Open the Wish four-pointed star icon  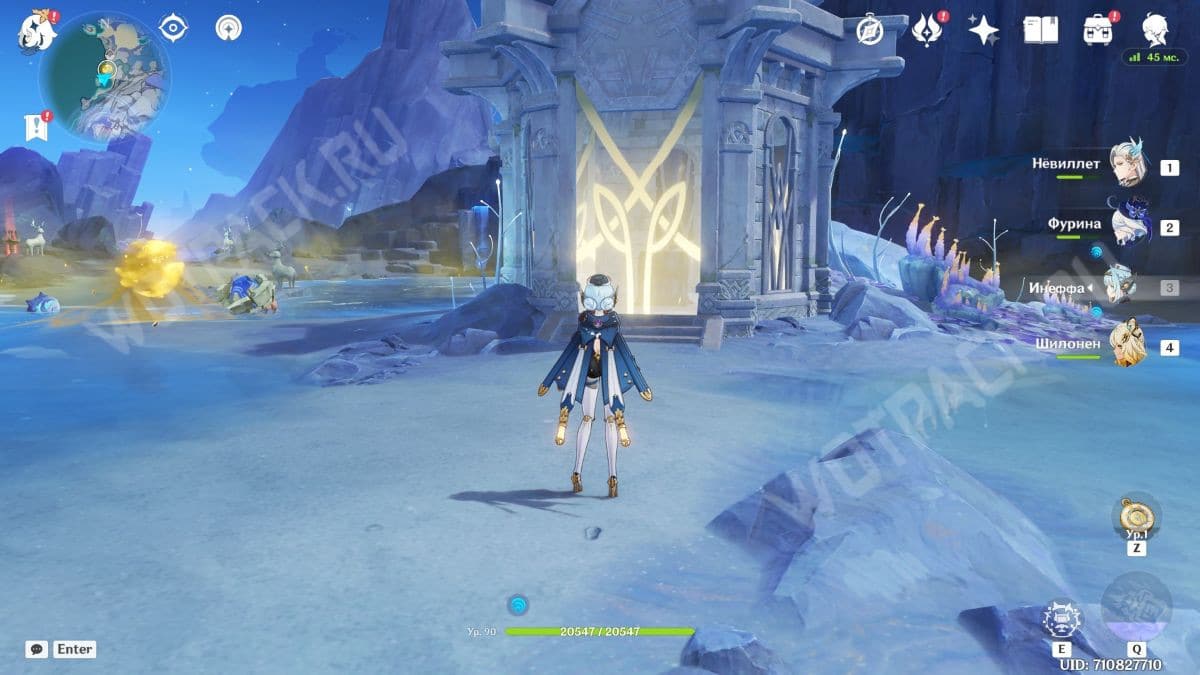tap(983, 30)
